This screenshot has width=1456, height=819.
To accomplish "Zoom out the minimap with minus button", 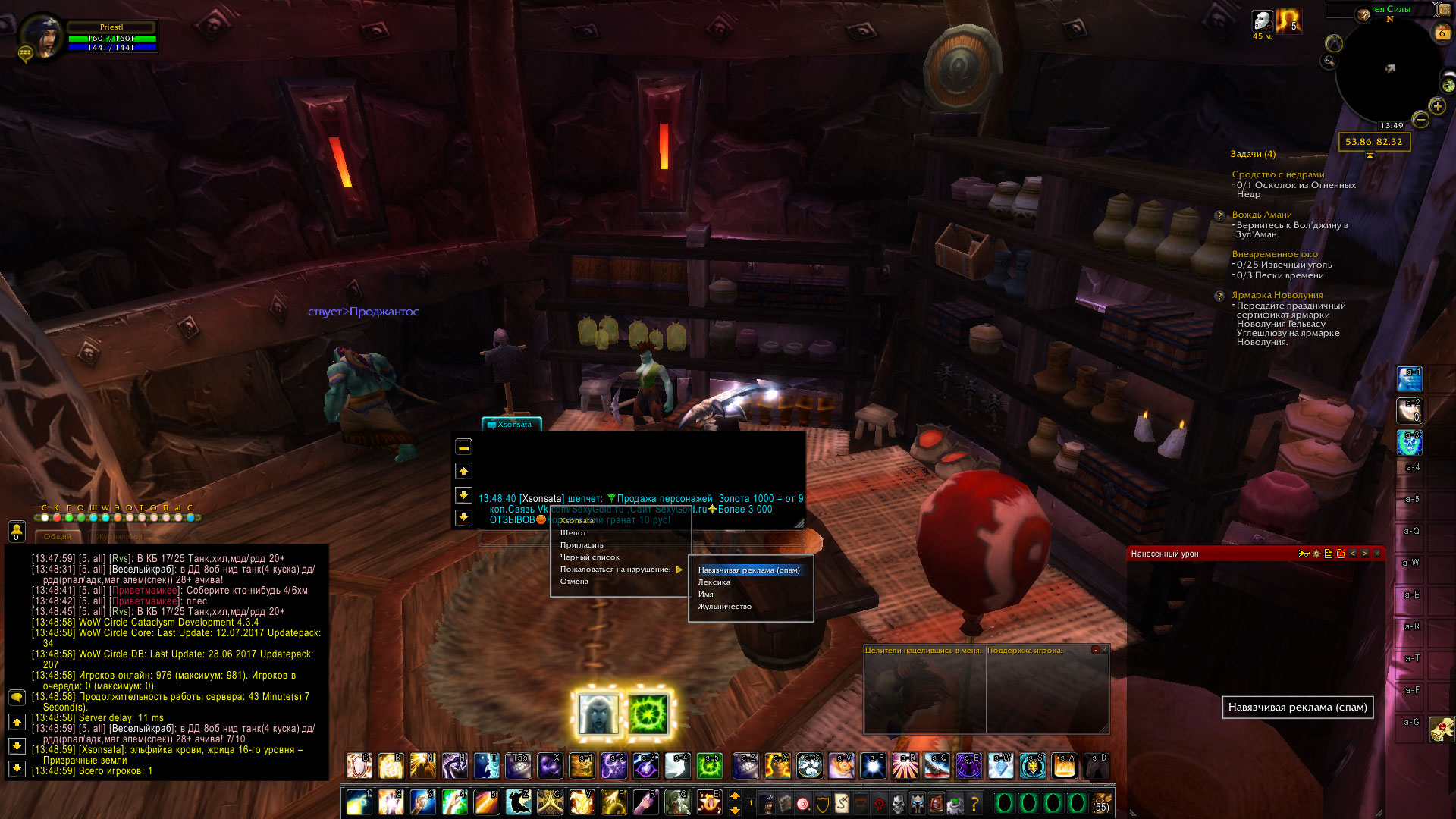I will (x=1420, y=120).
